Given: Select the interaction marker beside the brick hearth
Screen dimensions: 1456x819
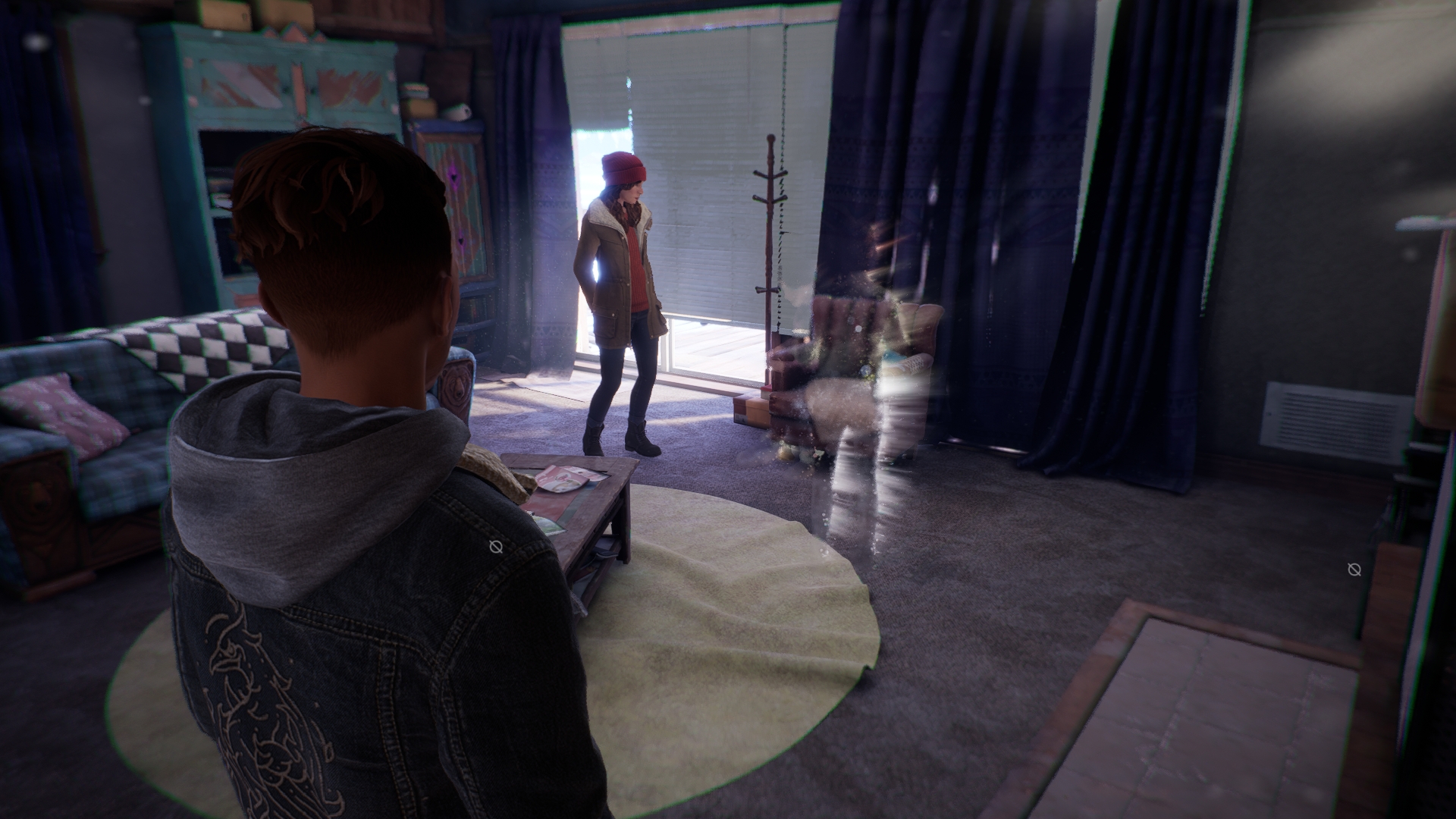Looking at the screenshot, I should (1354, 570).
